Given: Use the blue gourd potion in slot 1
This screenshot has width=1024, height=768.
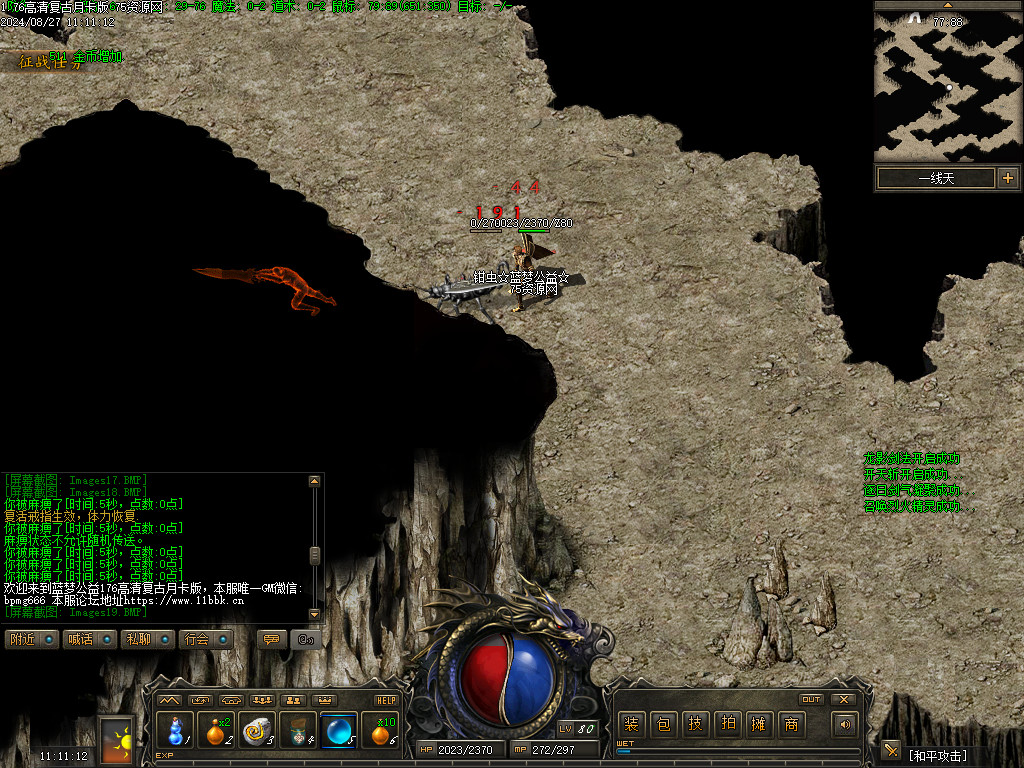Looking at the screenshot, I should [x=175, y=731].
